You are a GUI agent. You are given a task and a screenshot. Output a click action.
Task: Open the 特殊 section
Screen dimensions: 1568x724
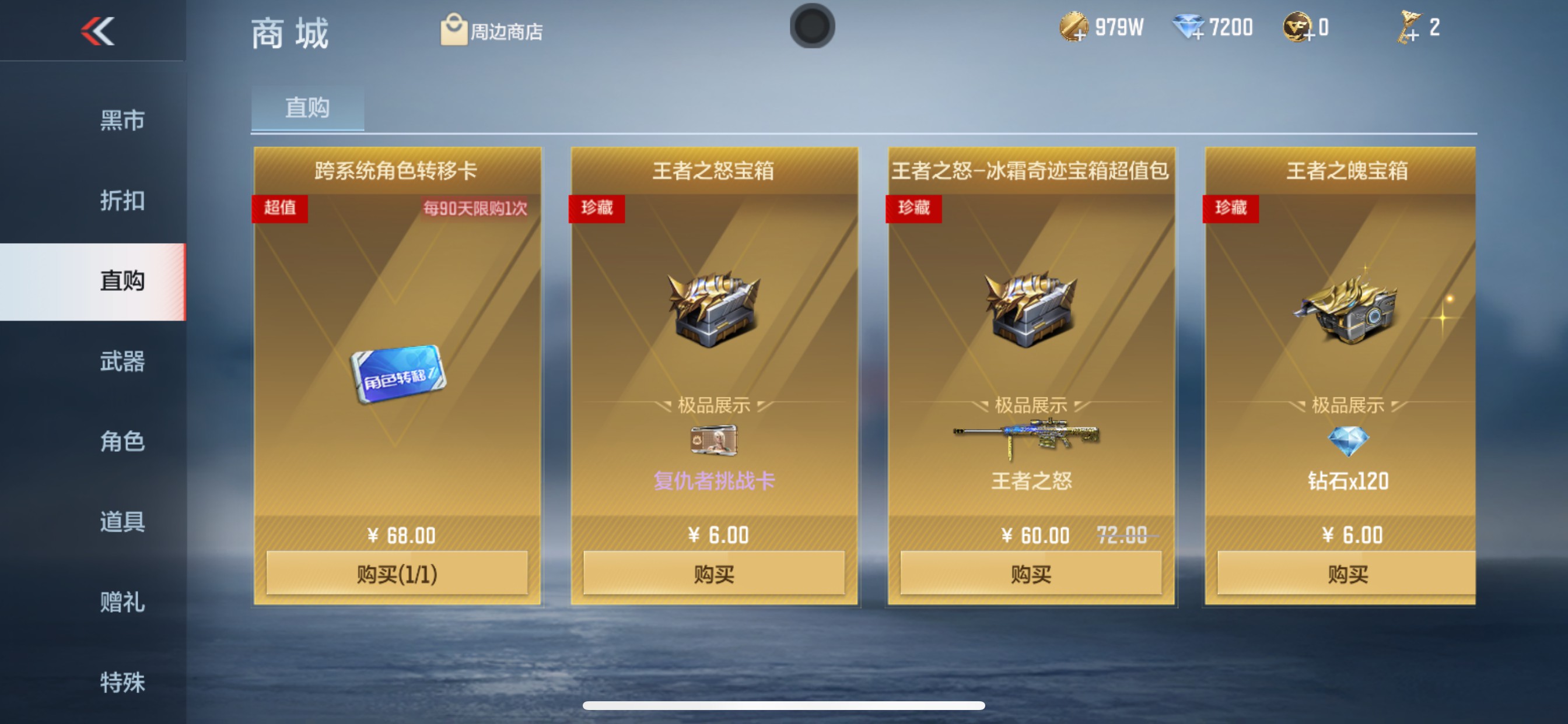click(x=122, y=681)
